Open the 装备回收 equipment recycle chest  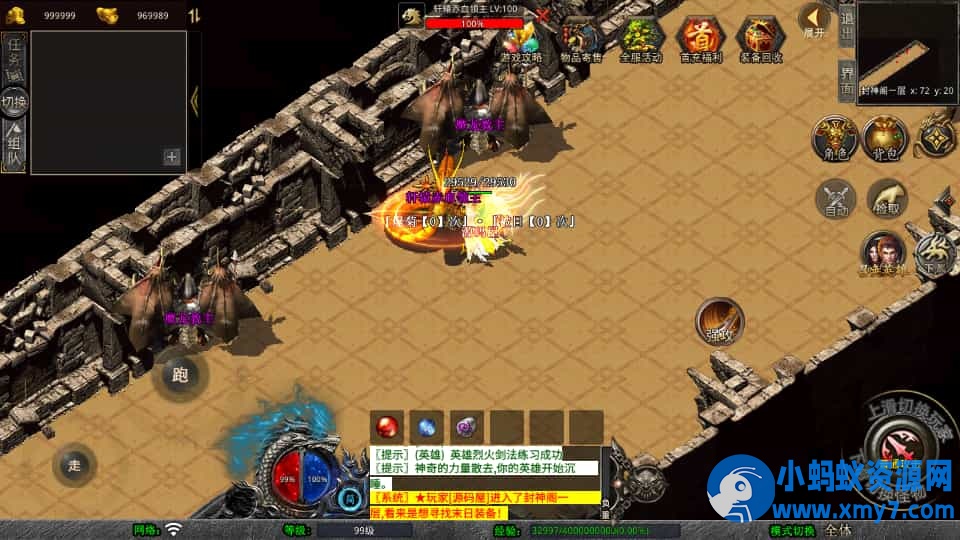pos(760,40)
